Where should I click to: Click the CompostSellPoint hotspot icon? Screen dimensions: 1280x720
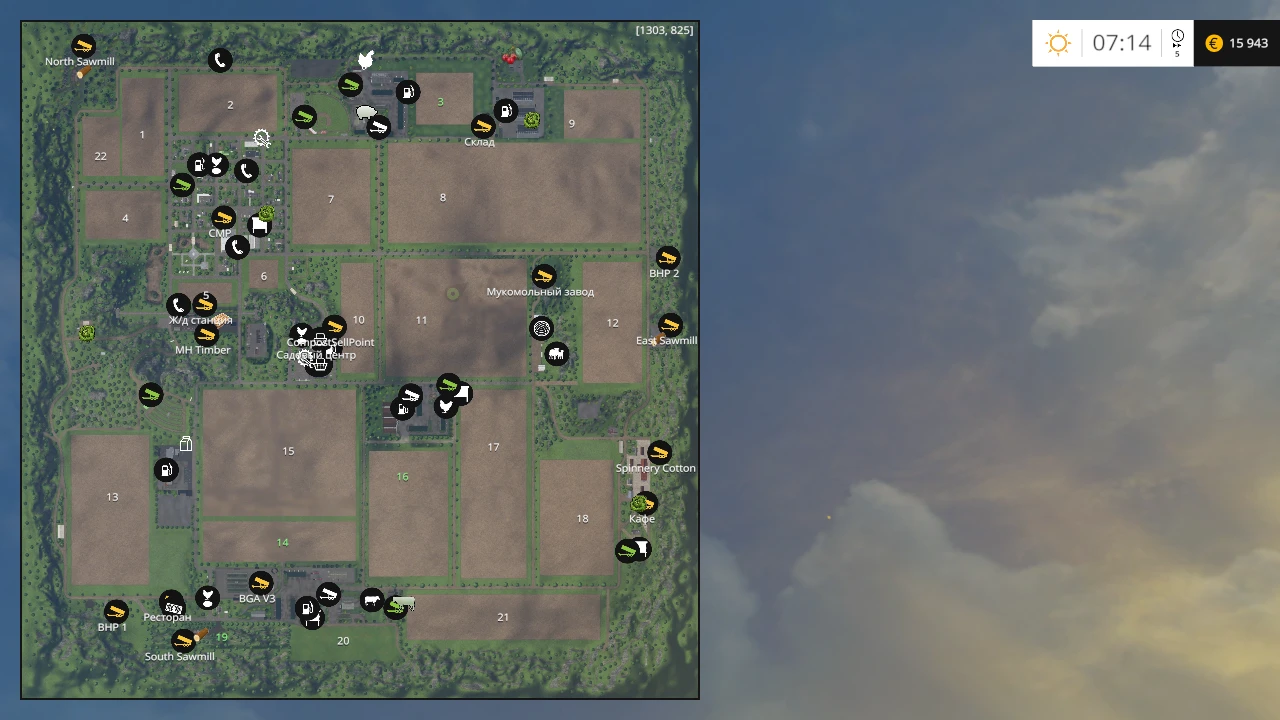pos(334,325)
